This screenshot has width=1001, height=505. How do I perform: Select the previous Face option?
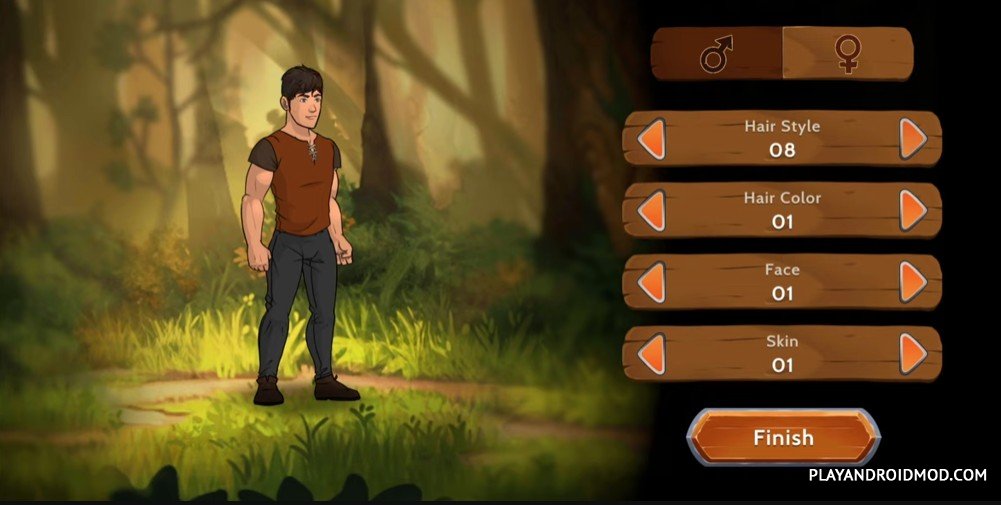651,282
